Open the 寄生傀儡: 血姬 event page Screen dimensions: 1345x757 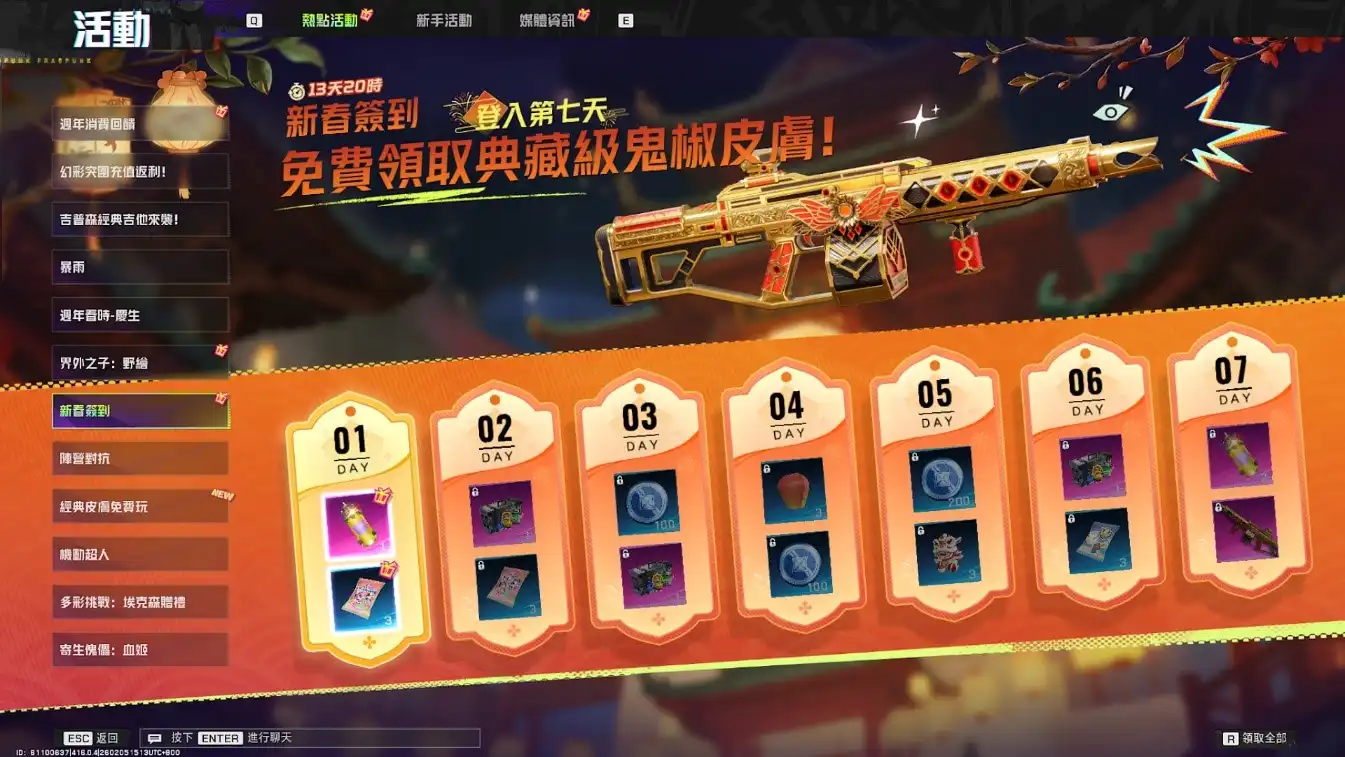(x=140, y=650)
